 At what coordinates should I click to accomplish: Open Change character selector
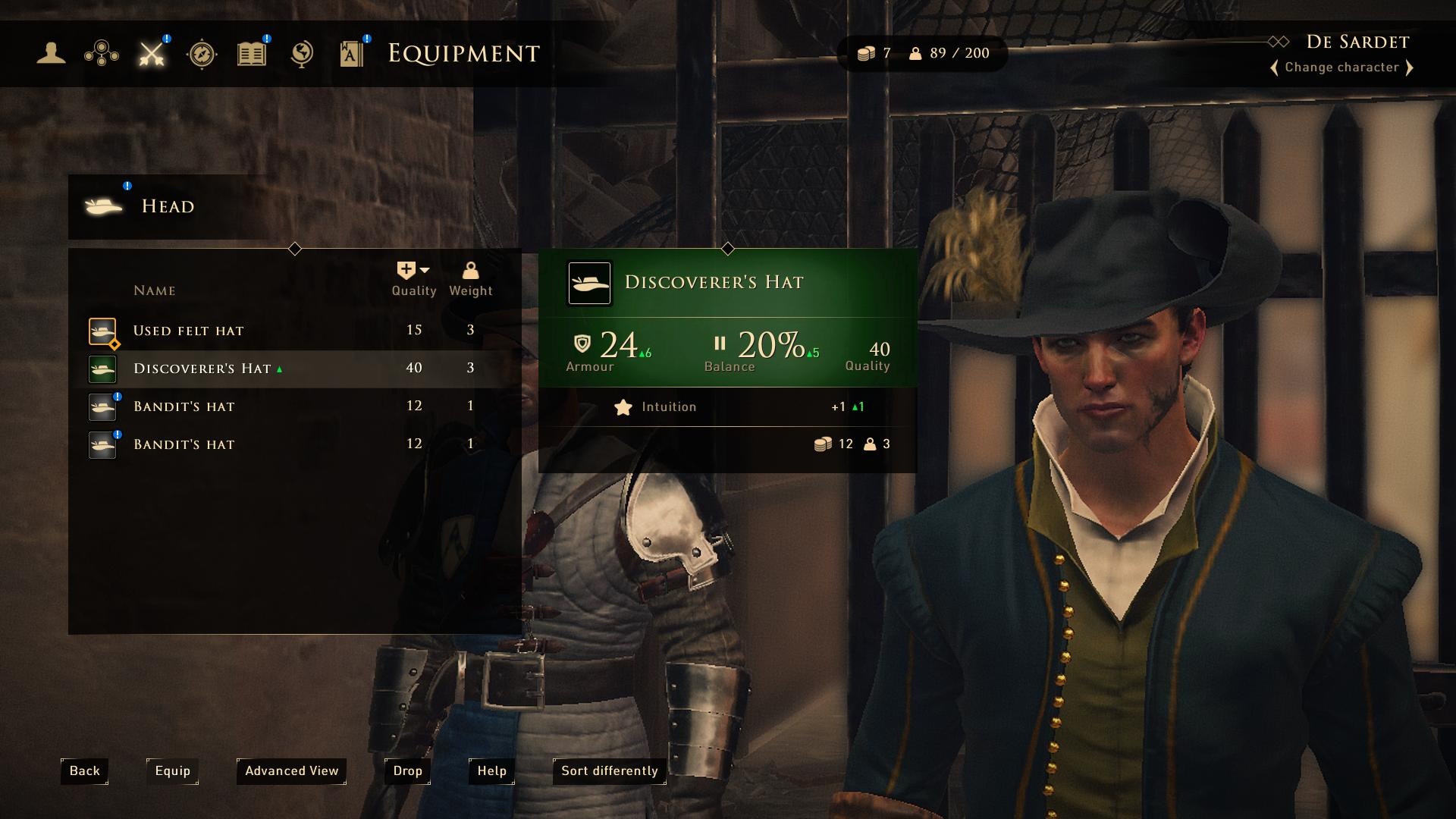click(1341, 67)
